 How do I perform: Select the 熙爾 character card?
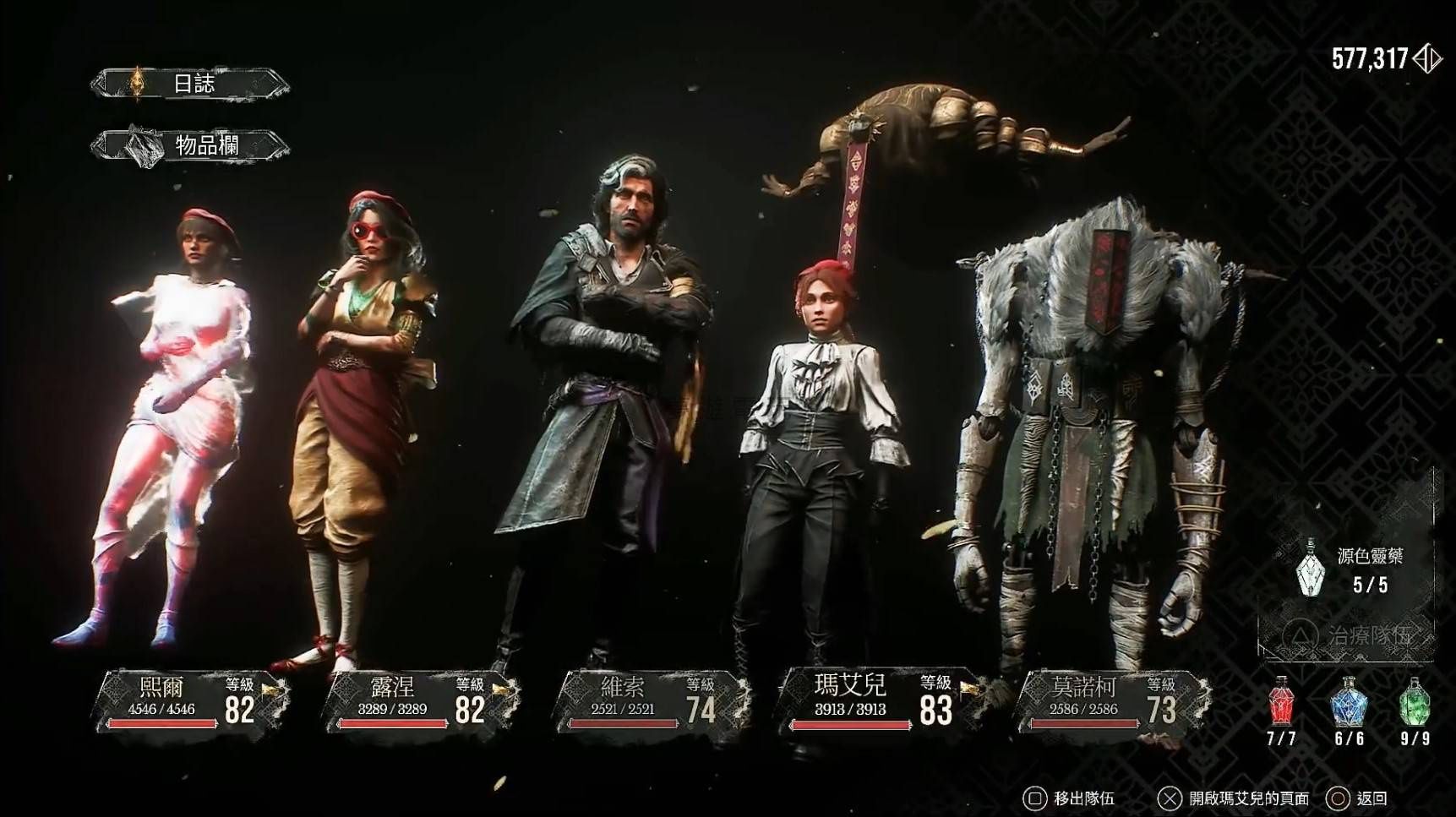click(x=193, y=700)
